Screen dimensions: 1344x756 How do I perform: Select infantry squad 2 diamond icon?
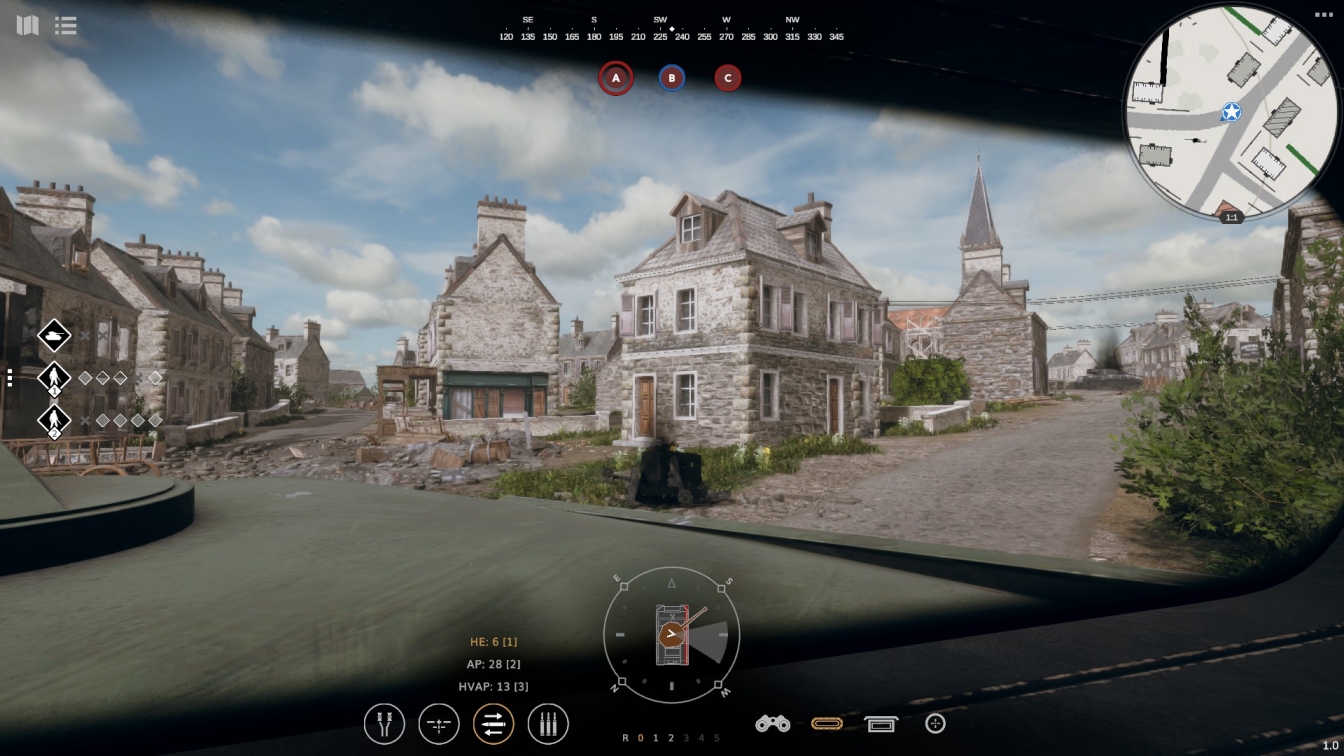click(54, 421)
